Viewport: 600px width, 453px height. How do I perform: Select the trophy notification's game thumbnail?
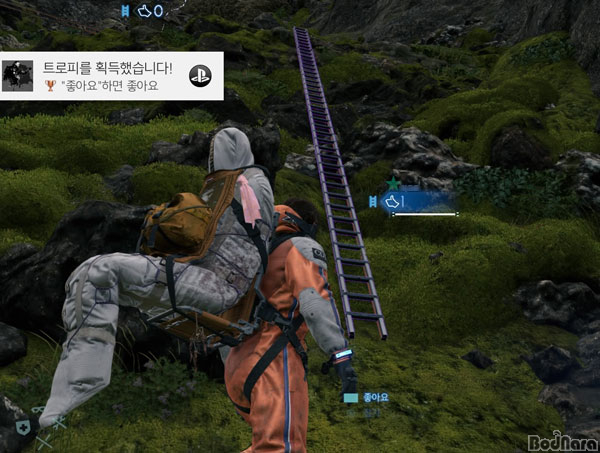pos(17,76)
